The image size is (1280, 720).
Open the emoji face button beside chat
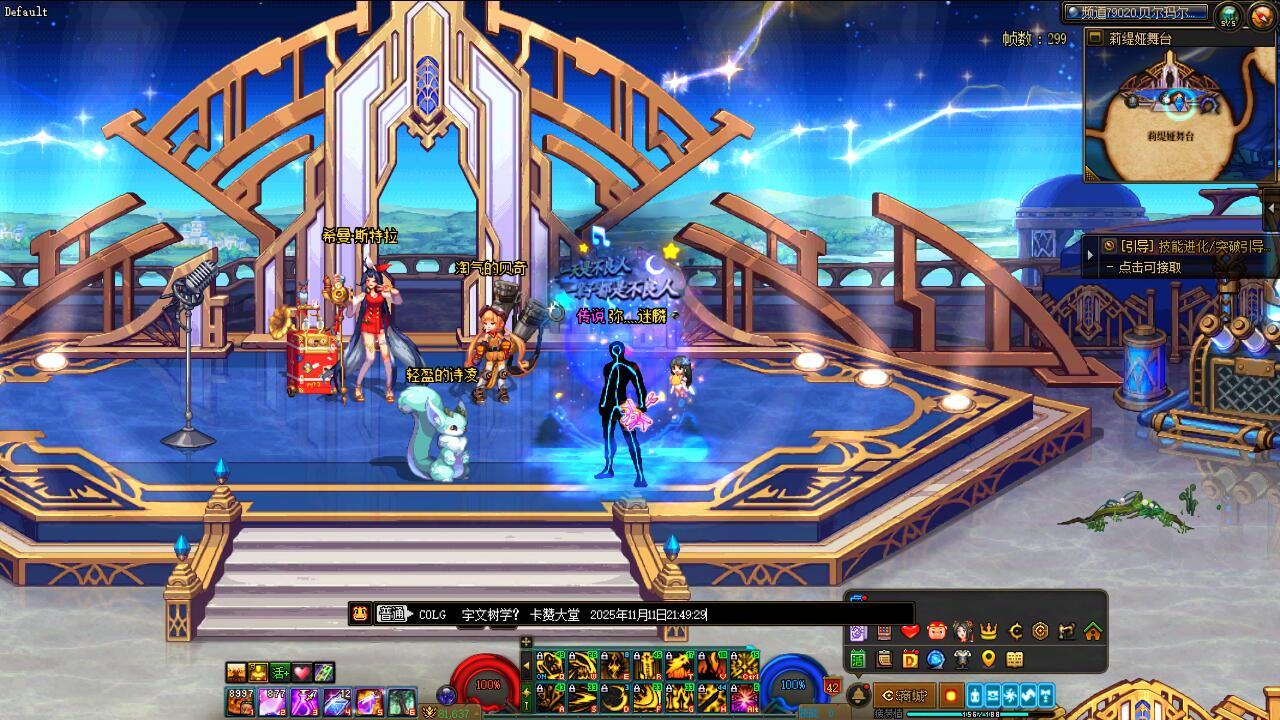361,614
